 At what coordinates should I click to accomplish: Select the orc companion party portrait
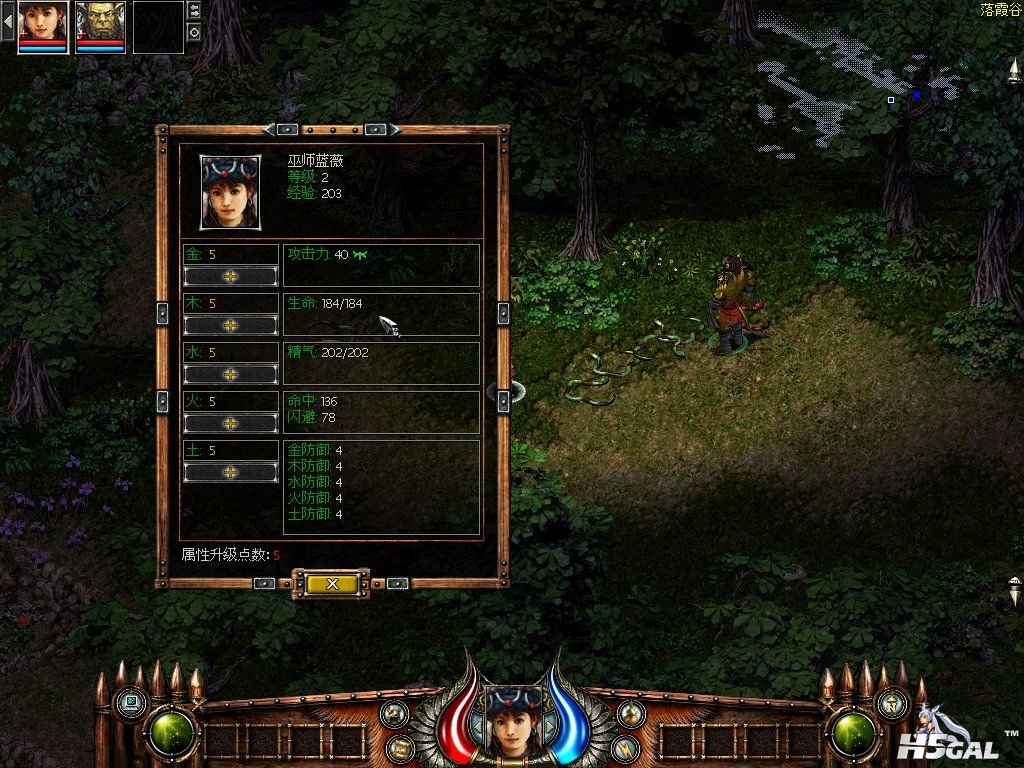pos(100,25)
